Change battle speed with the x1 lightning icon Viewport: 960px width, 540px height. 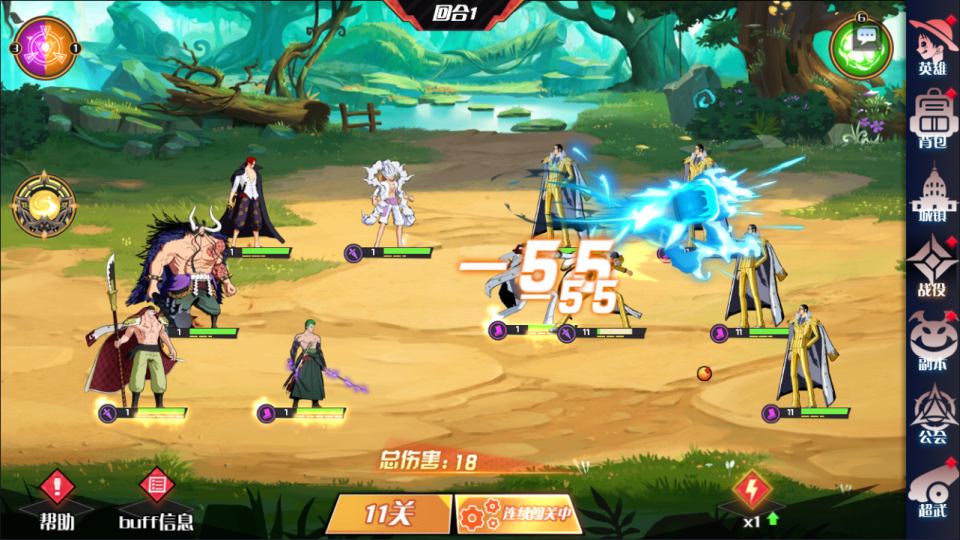pos(751,497)
